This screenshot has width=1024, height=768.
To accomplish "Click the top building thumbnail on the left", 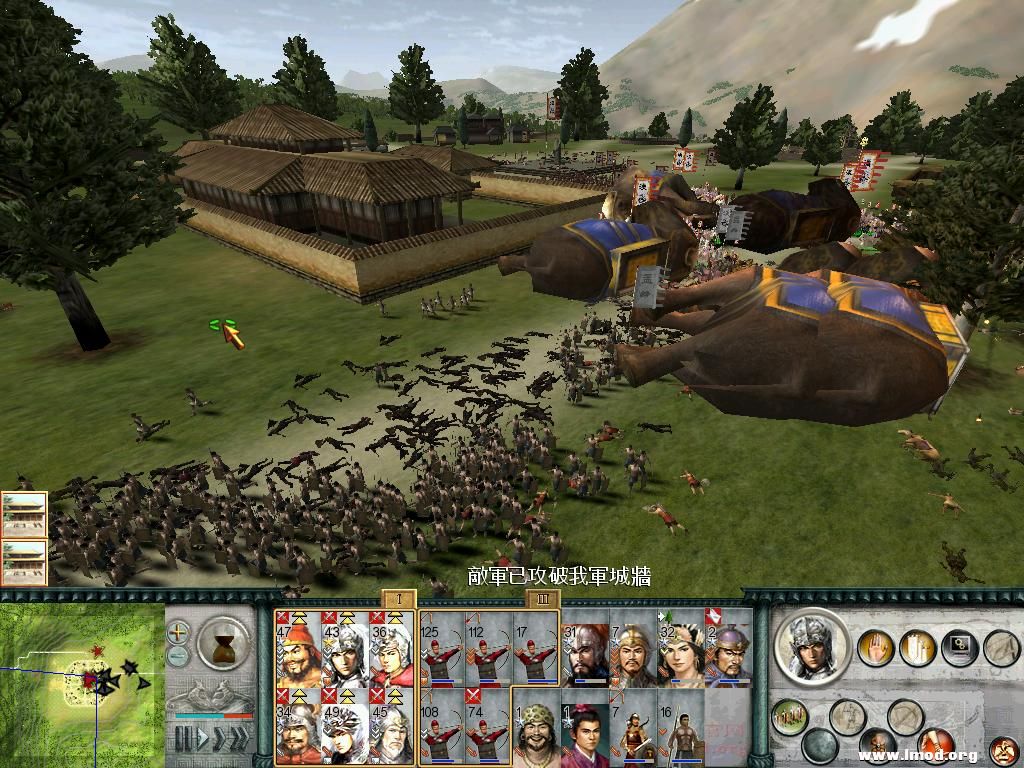I will (x=24, y=513).
